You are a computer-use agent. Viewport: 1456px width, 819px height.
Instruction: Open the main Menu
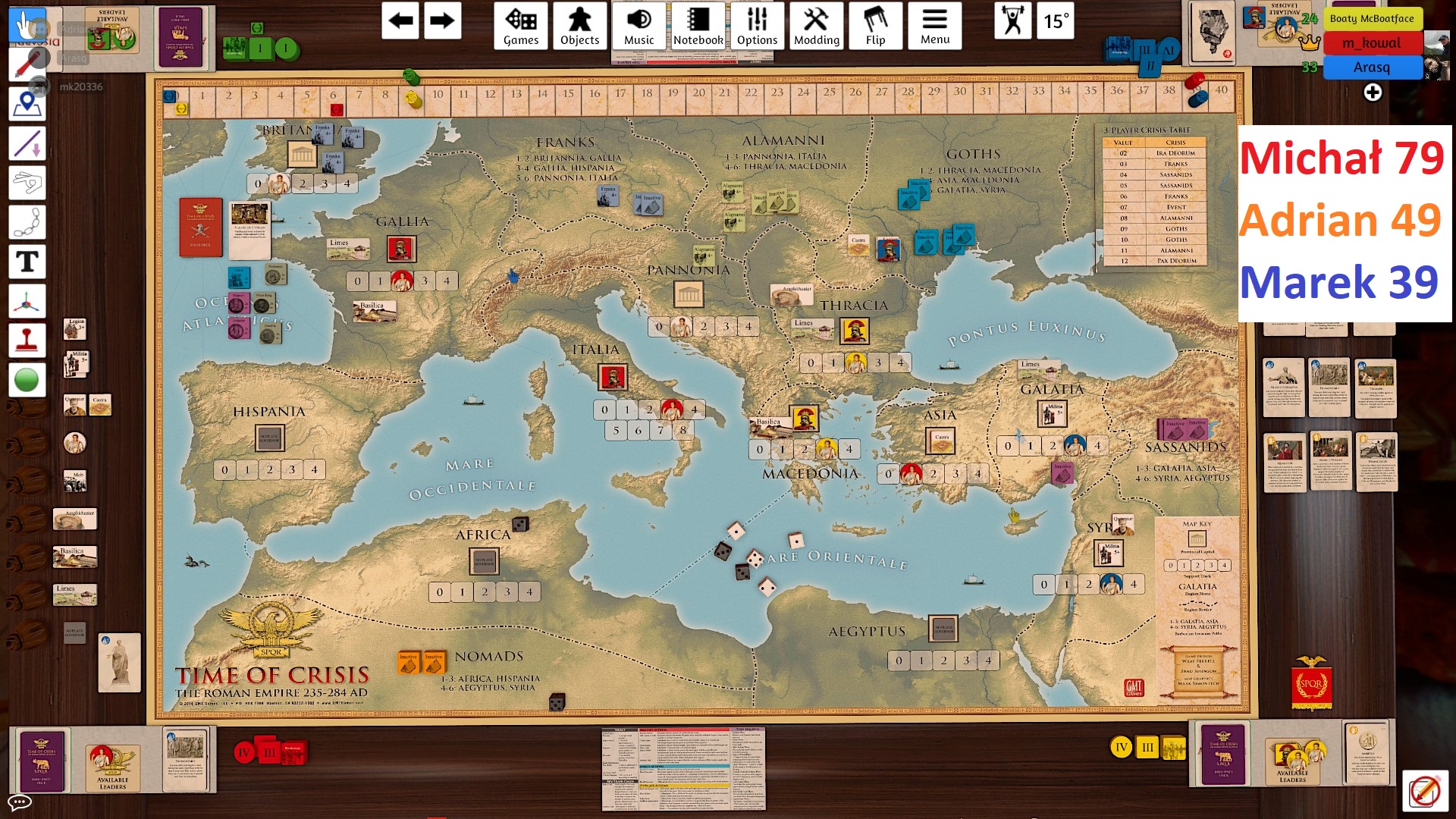pos(934,26)
